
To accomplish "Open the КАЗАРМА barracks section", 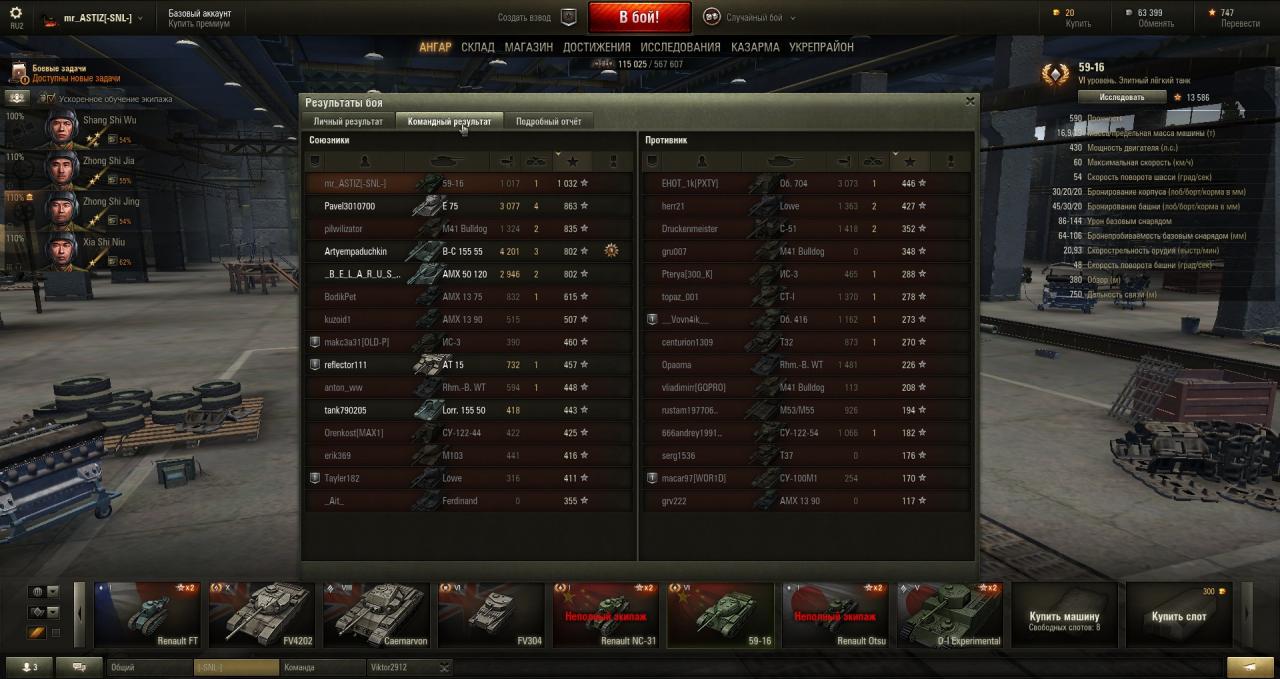I will coord(755,47).
